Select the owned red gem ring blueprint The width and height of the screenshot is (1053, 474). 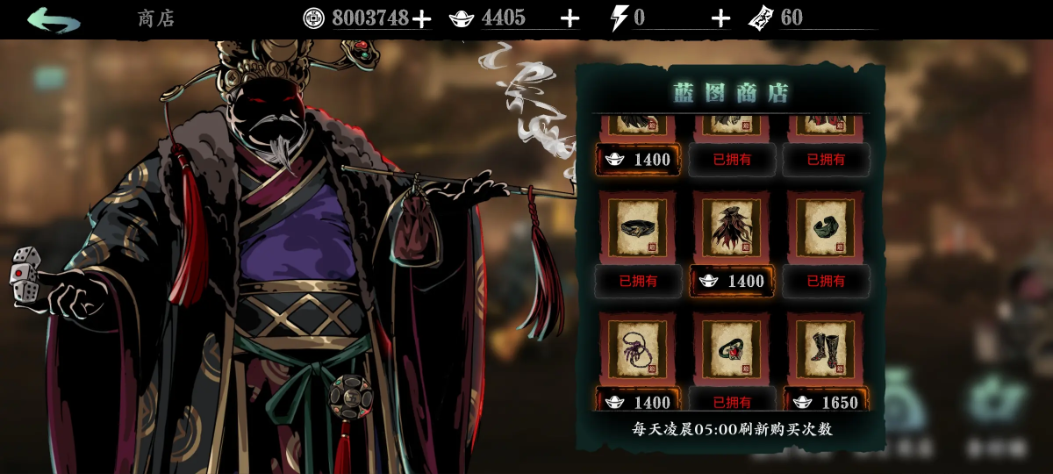pos(732,349)
